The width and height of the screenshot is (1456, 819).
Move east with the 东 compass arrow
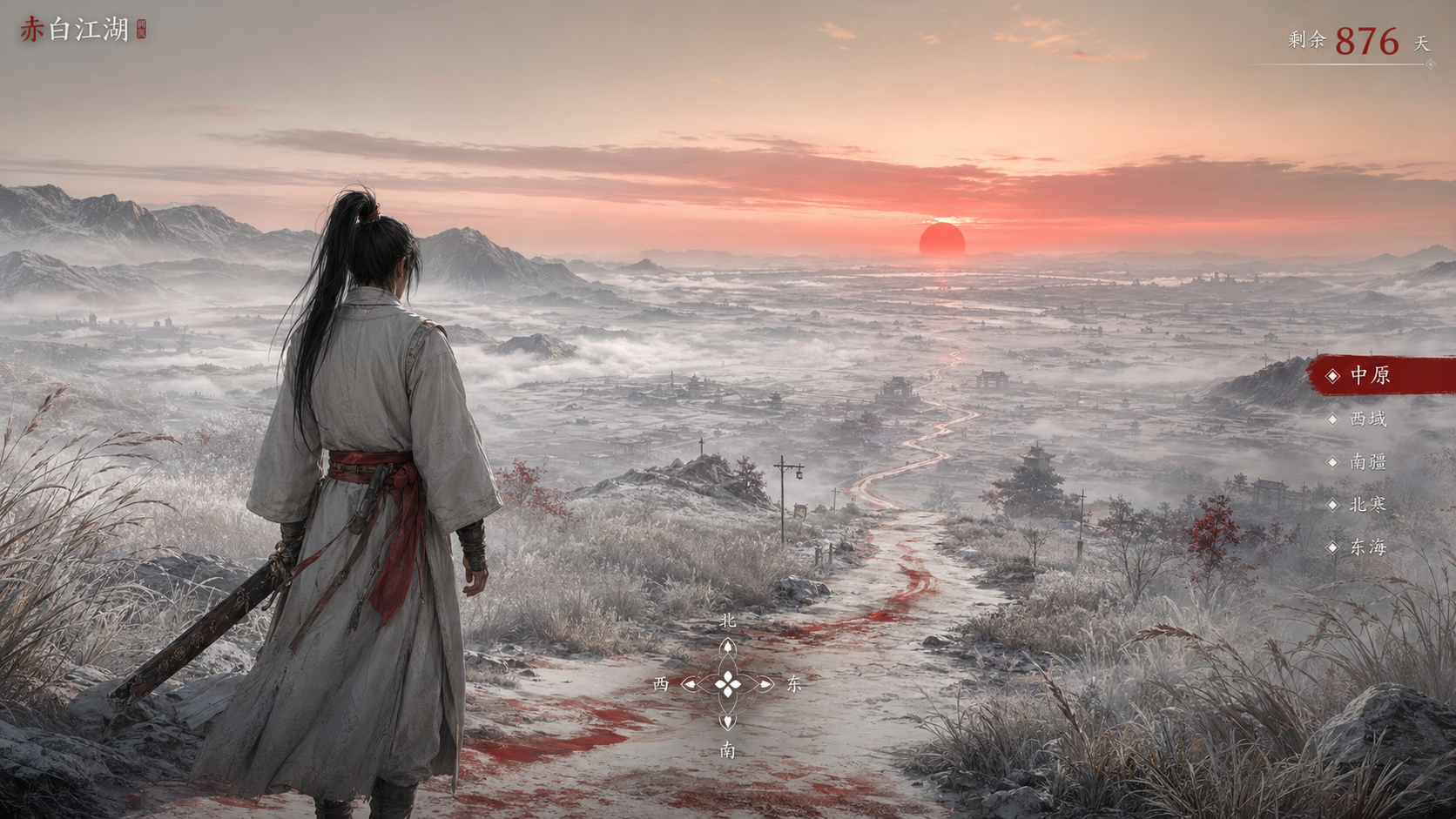pos(765,684)
